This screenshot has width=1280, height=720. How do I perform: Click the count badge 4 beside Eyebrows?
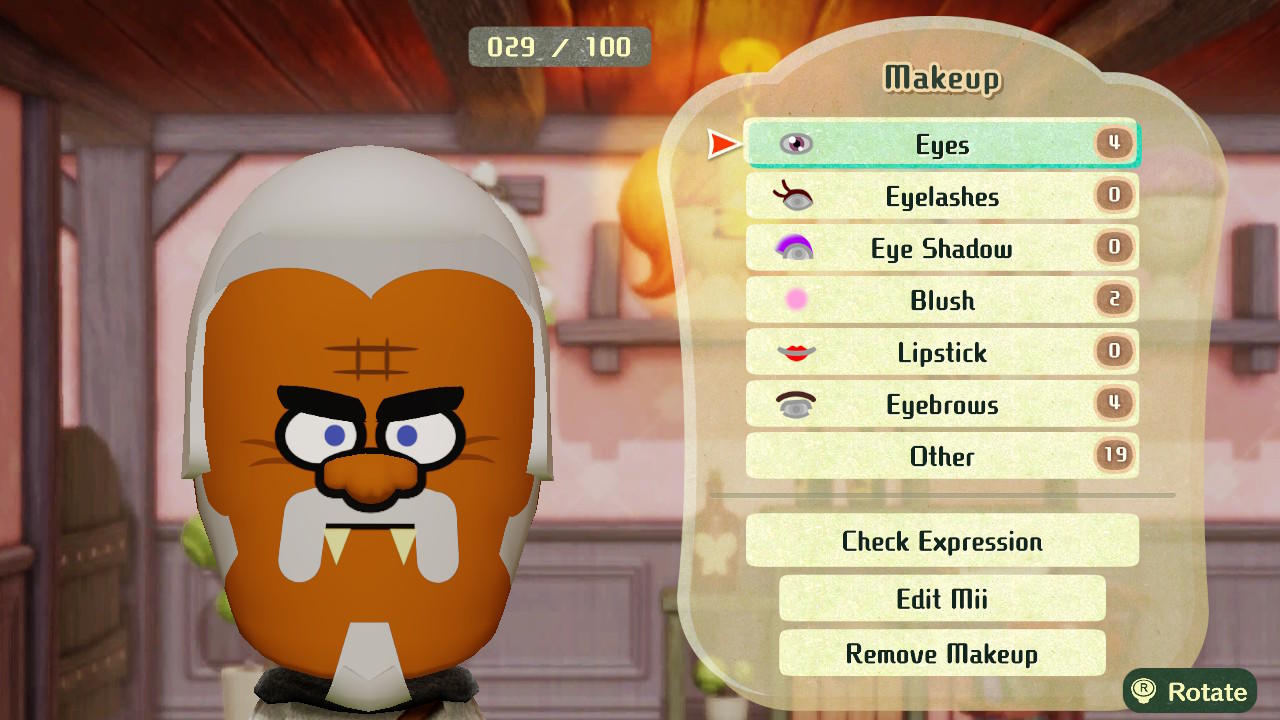(x=1113, y=404)
